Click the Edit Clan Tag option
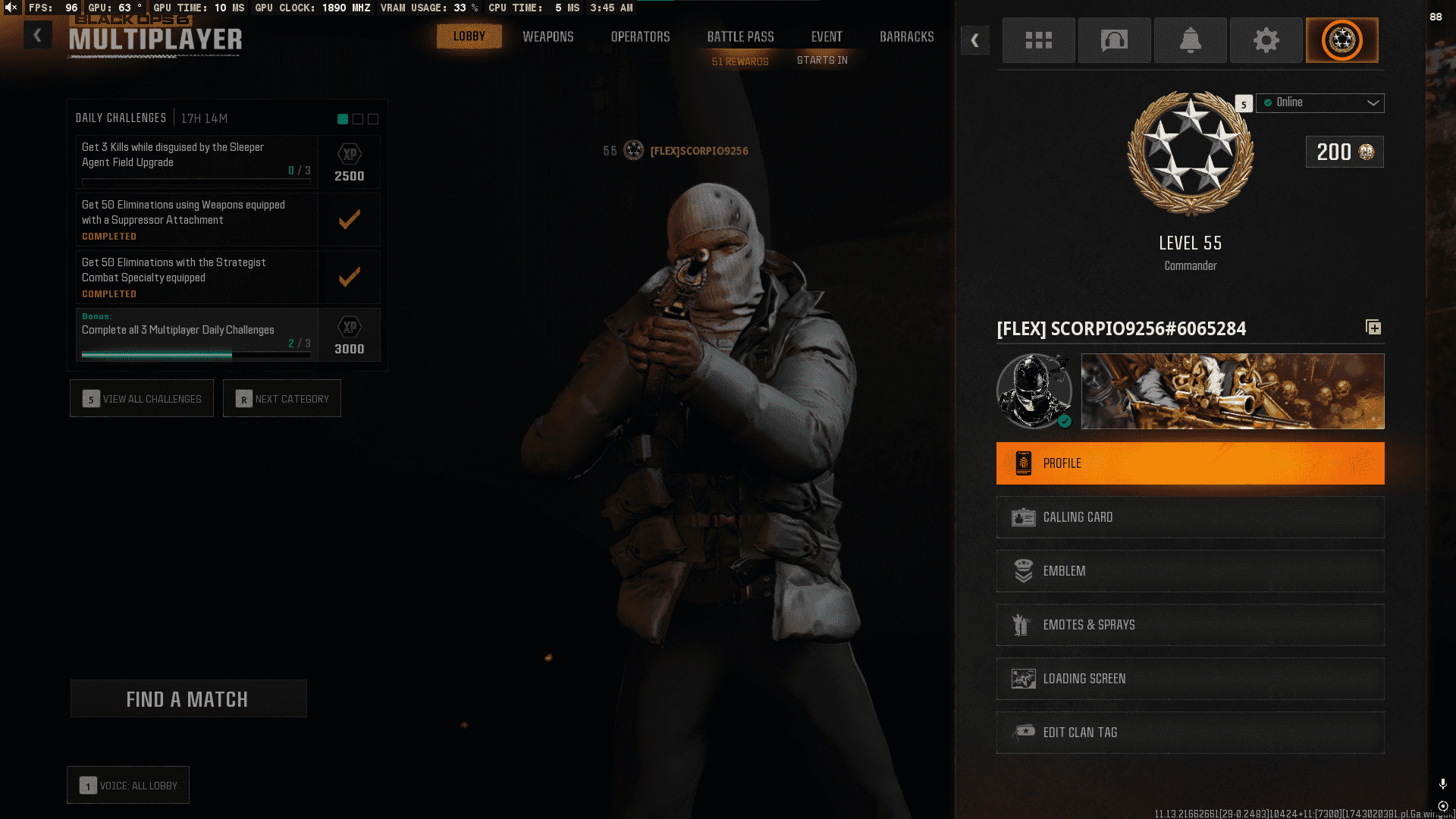Image resolution: width=1456 pixels, height=819 pixels. 1189,733
